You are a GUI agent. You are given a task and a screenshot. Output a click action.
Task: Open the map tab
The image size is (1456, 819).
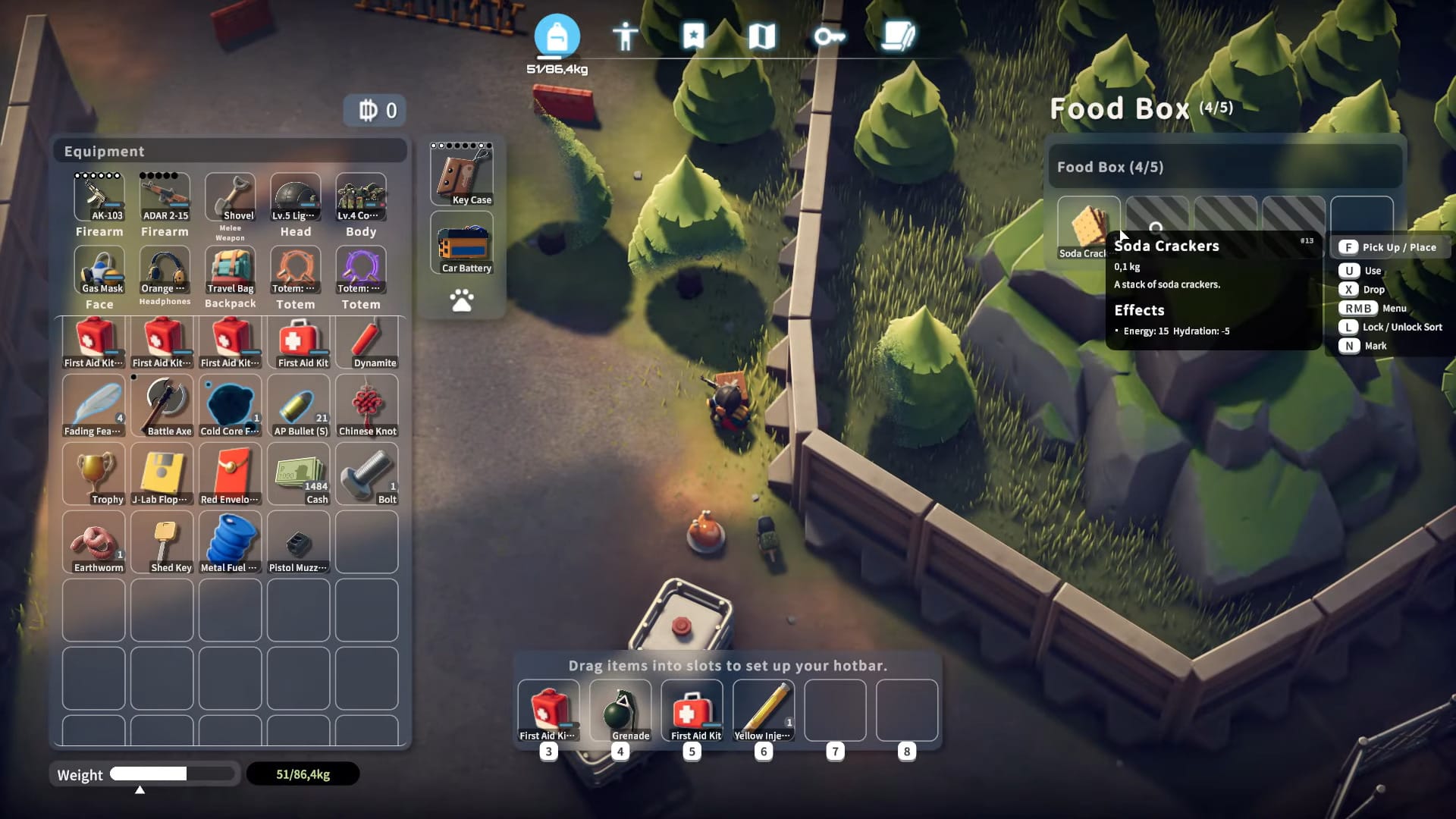pyautogui.click(x=761, y=36)
